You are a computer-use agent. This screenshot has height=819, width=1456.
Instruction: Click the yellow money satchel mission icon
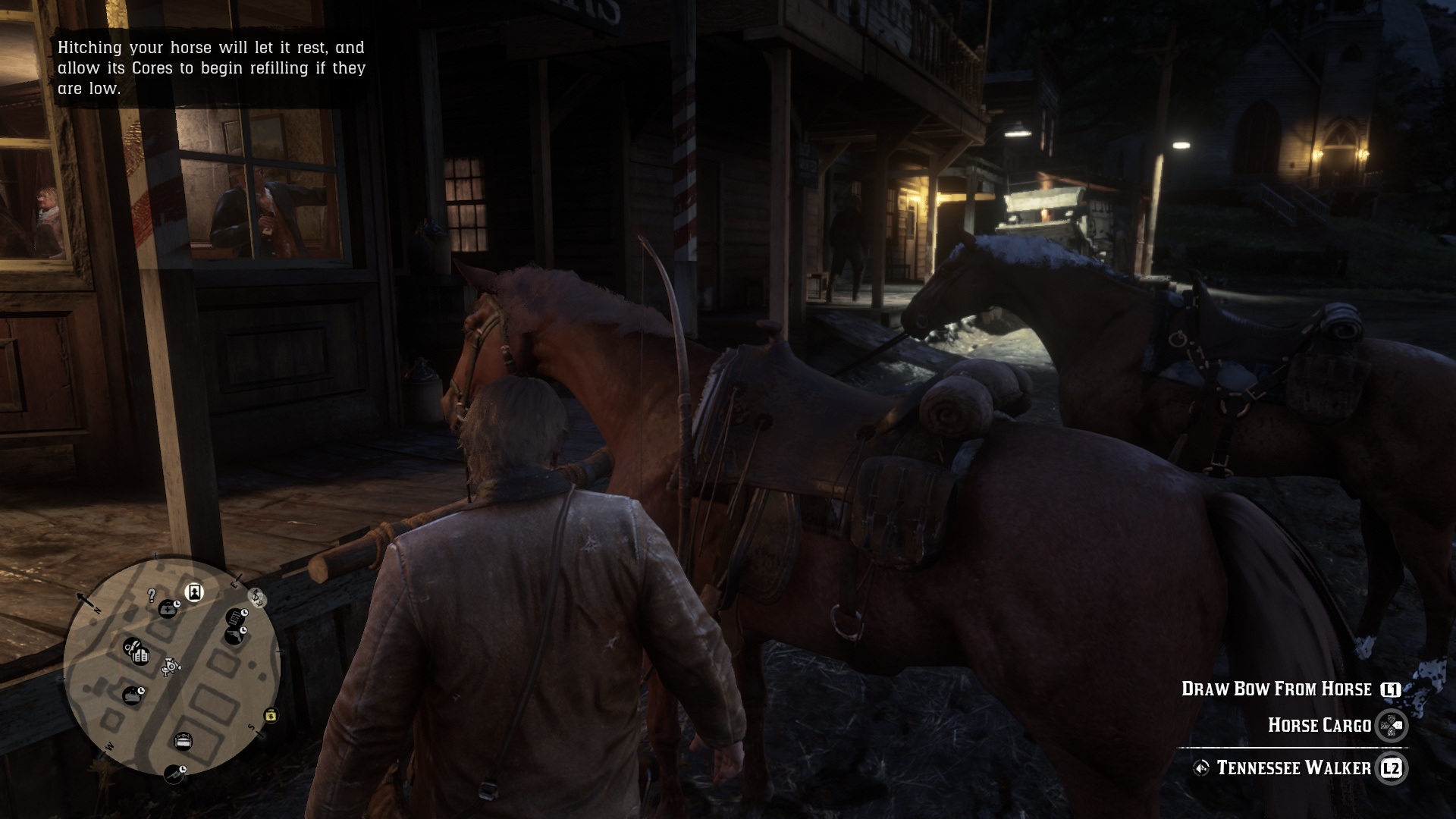click(271, 716)
